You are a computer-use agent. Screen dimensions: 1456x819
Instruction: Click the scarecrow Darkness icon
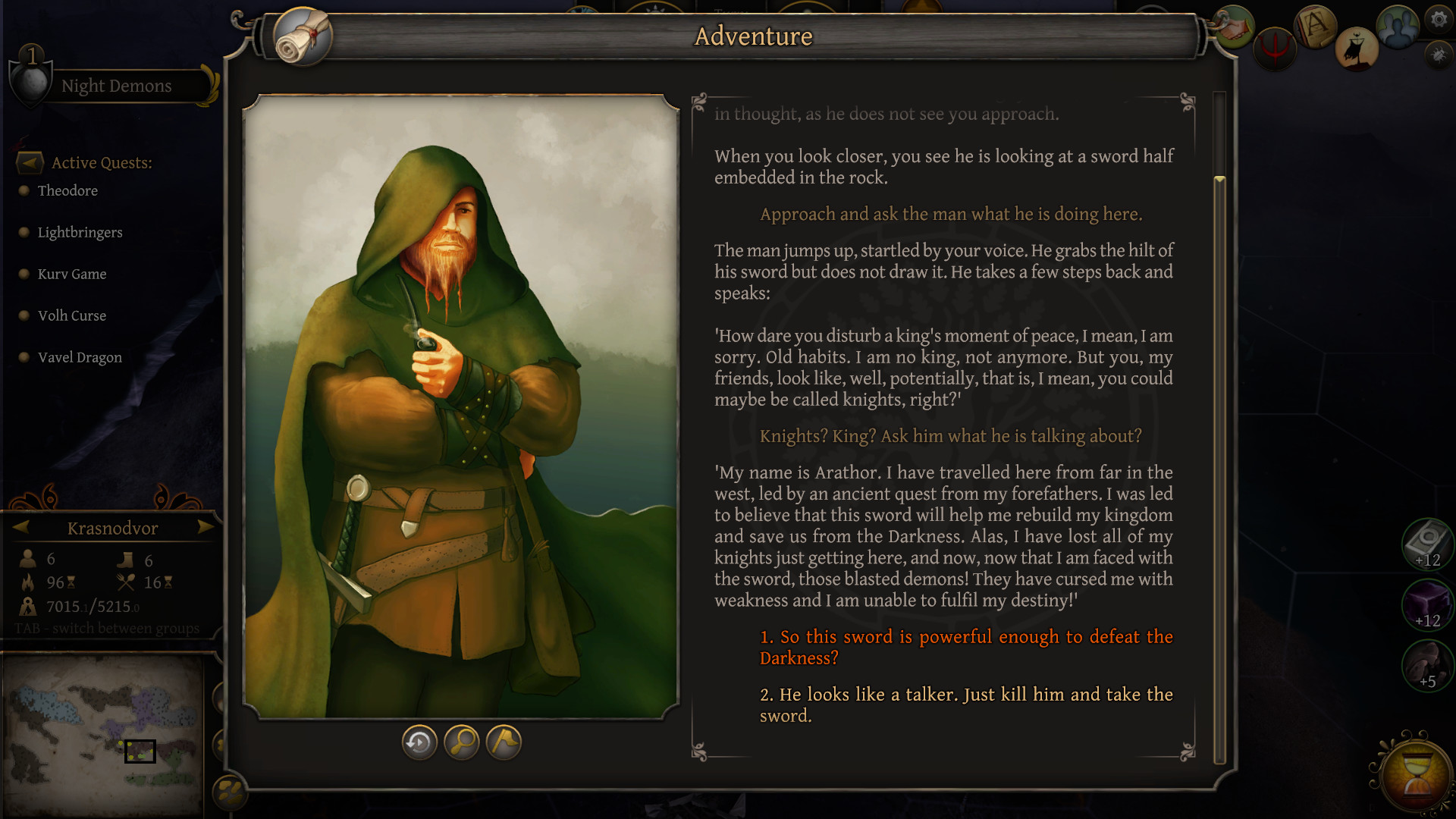coord(1357,49)
